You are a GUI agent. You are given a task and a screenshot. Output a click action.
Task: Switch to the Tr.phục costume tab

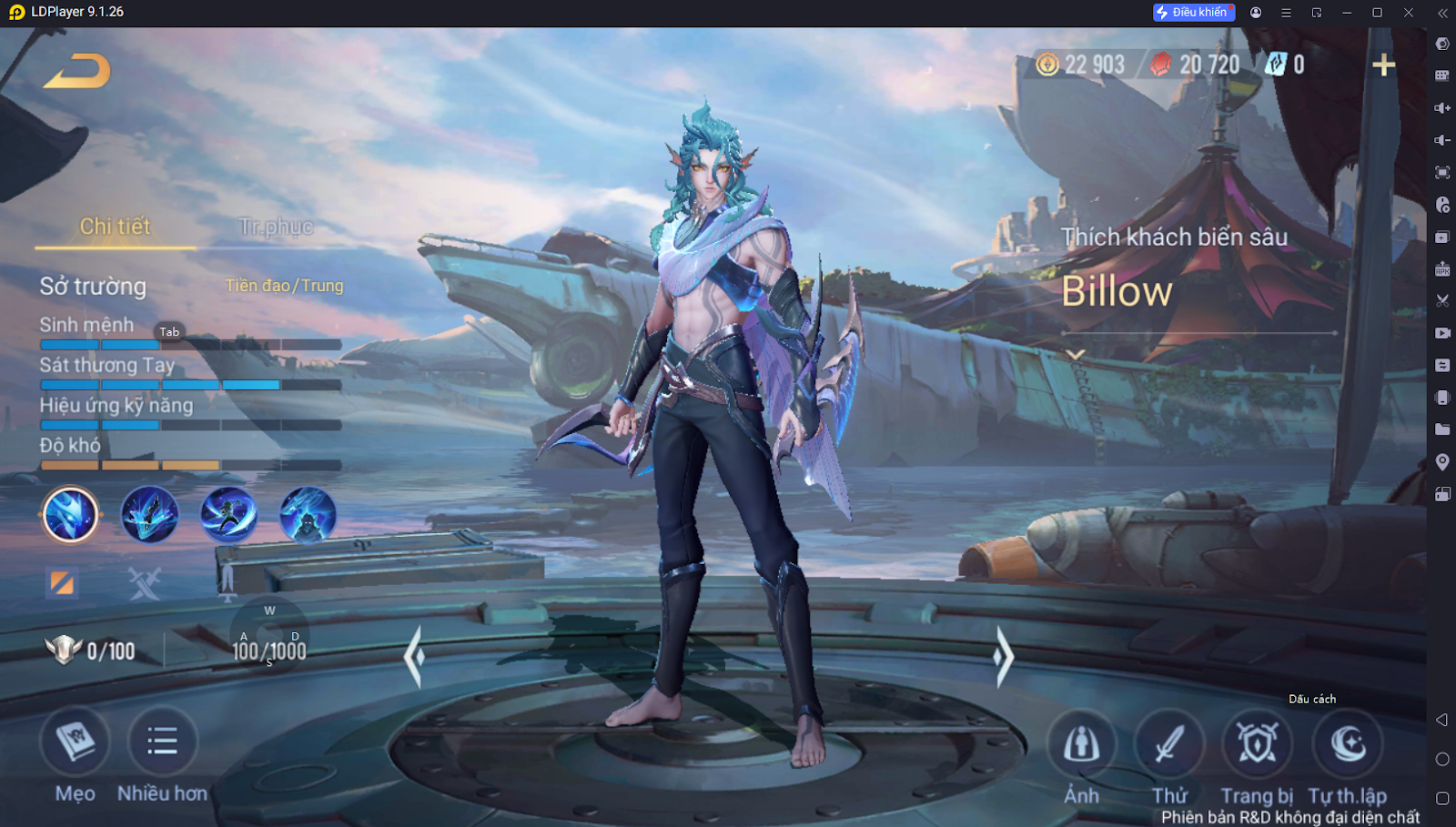[275, 226]
